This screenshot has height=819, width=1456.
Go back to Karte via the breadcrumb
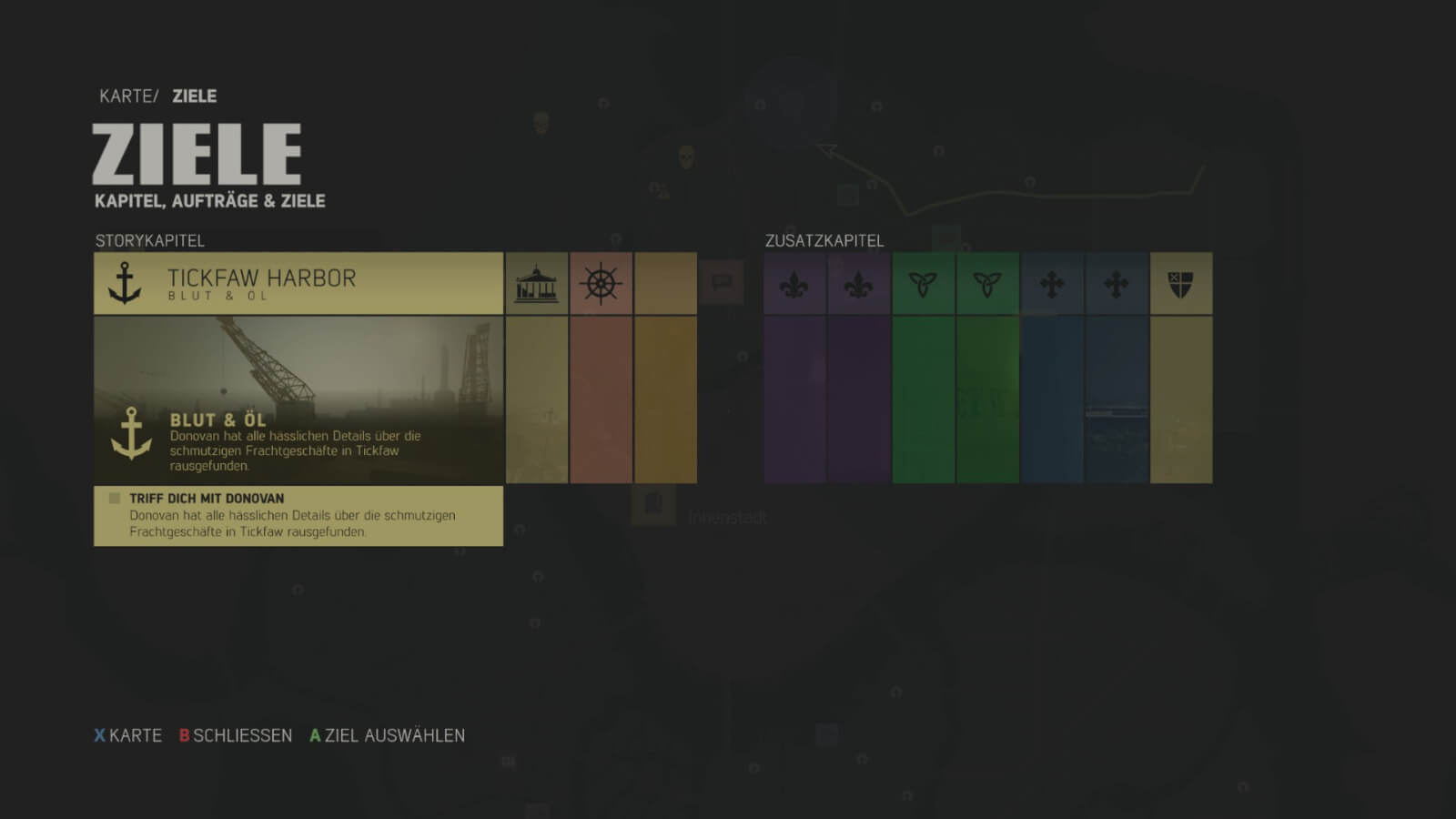pyautogui.click(x=126, y=96)
